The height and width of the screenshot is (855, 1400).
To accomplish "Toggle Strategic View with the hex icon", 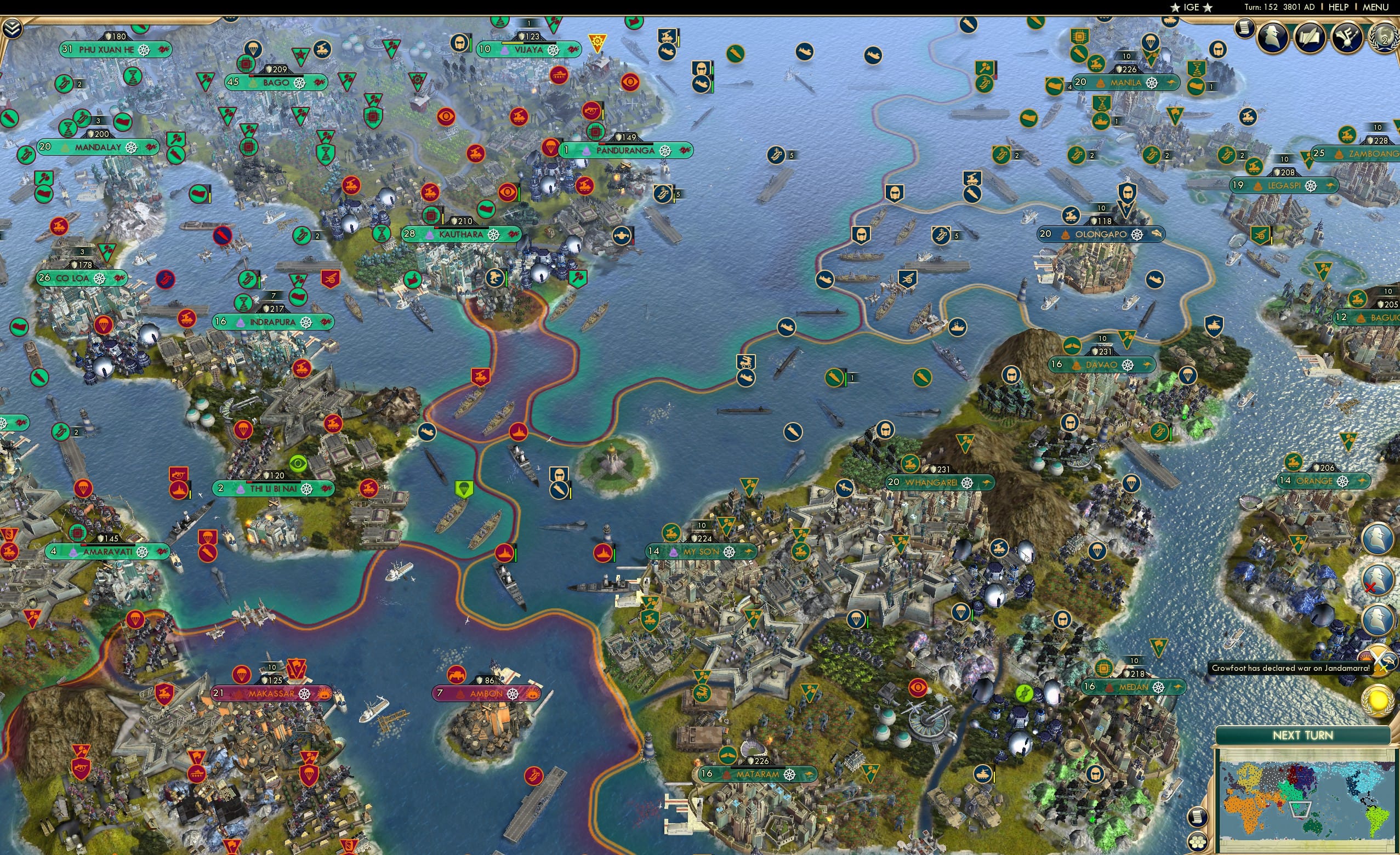I will tap(1198, 842).
